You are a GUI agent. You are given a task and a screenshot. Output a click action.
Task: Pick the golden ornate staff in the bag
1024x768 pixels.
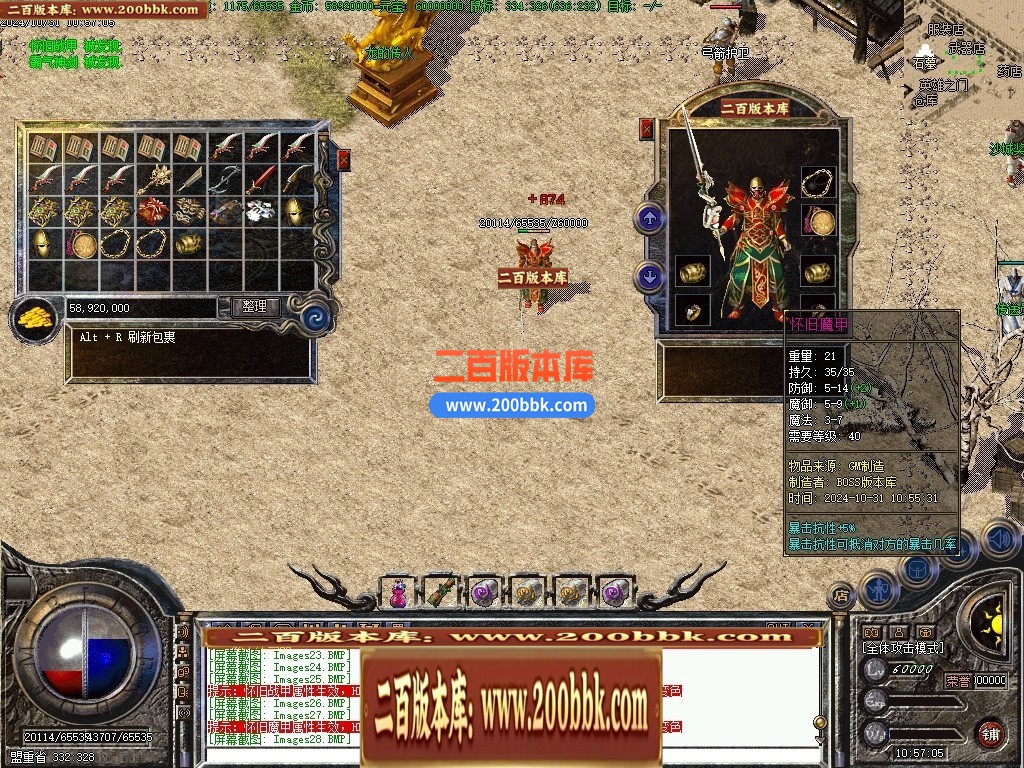(x=152, y=180)
